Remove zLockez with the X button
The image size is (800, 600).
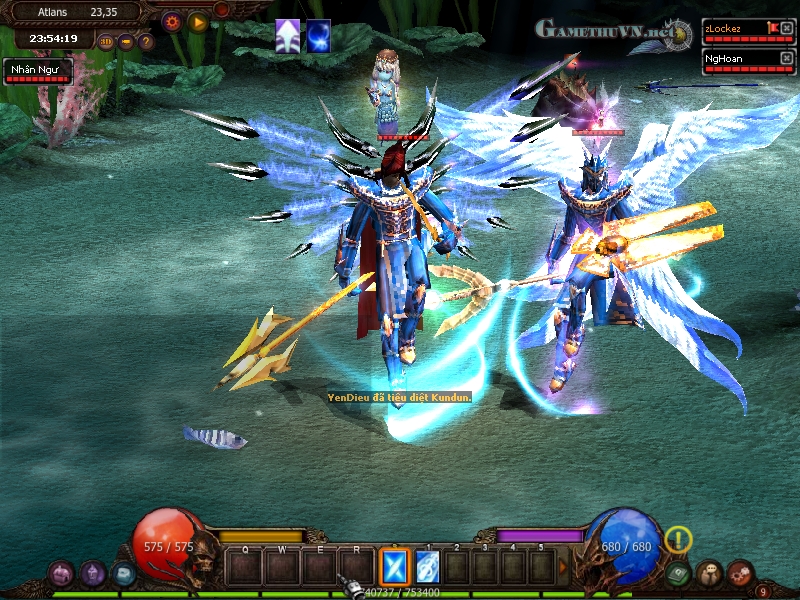coord(786,27)
